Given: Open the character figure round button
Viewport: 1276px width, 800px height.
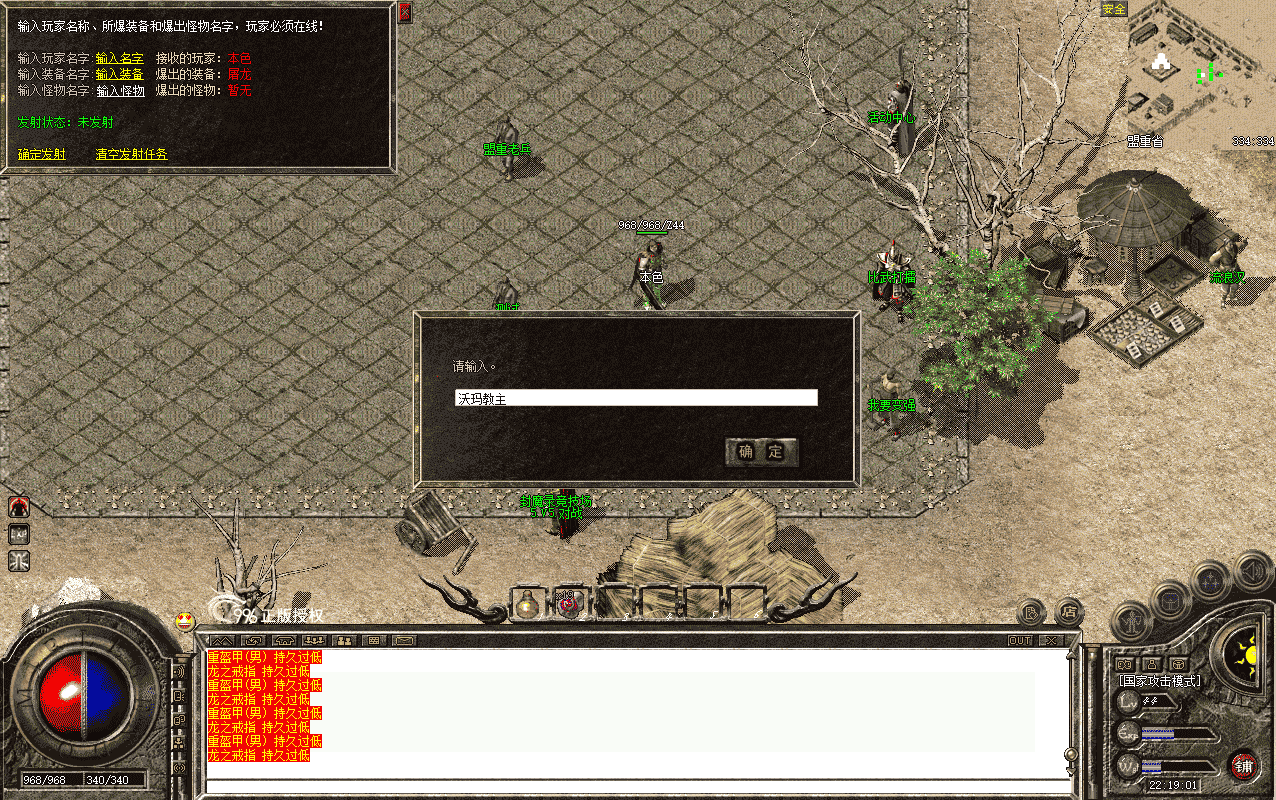Looking at the screenshot, I should click(x=1130, y=621).
